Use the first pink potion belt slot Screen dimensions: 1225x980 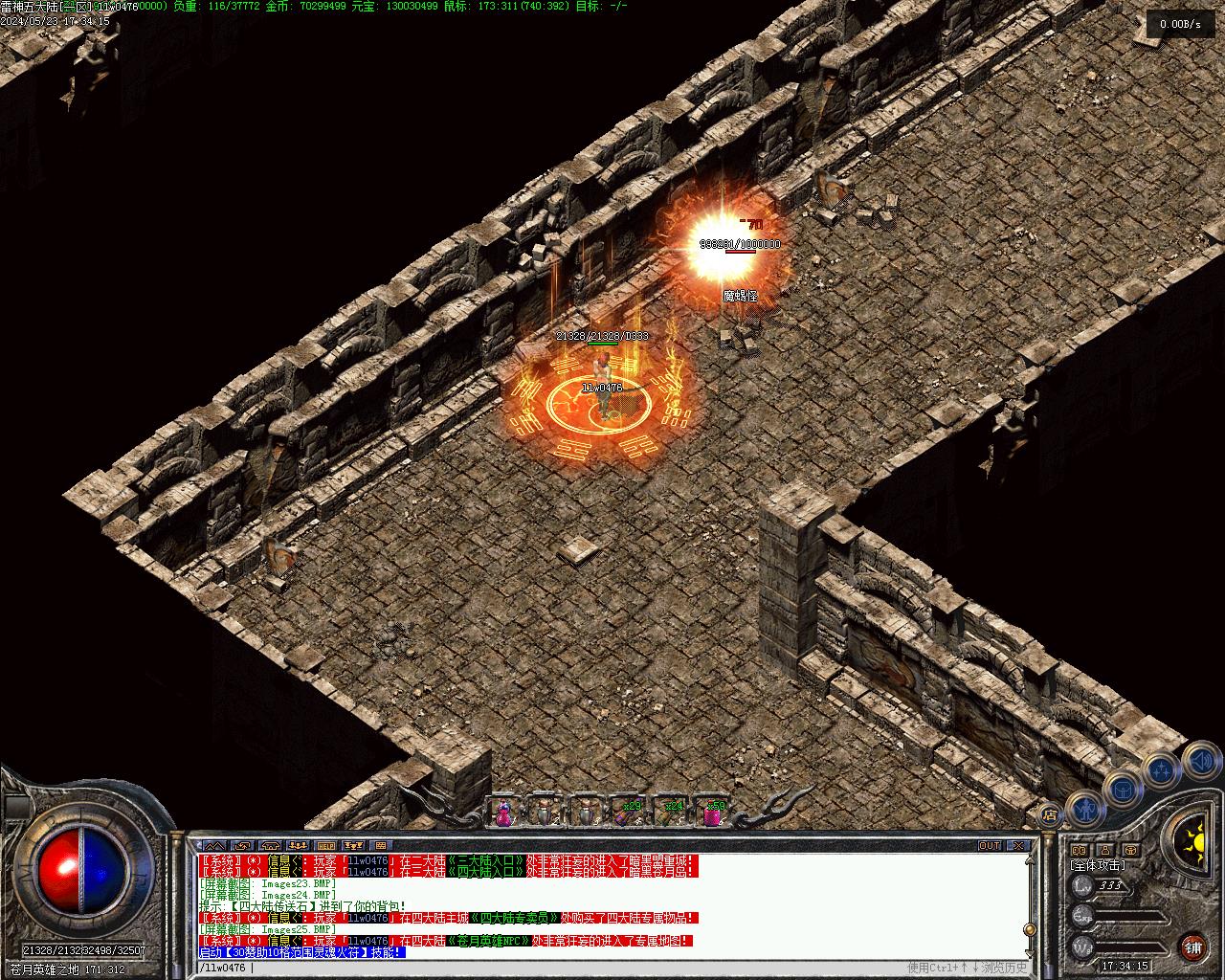pos(503,812)
